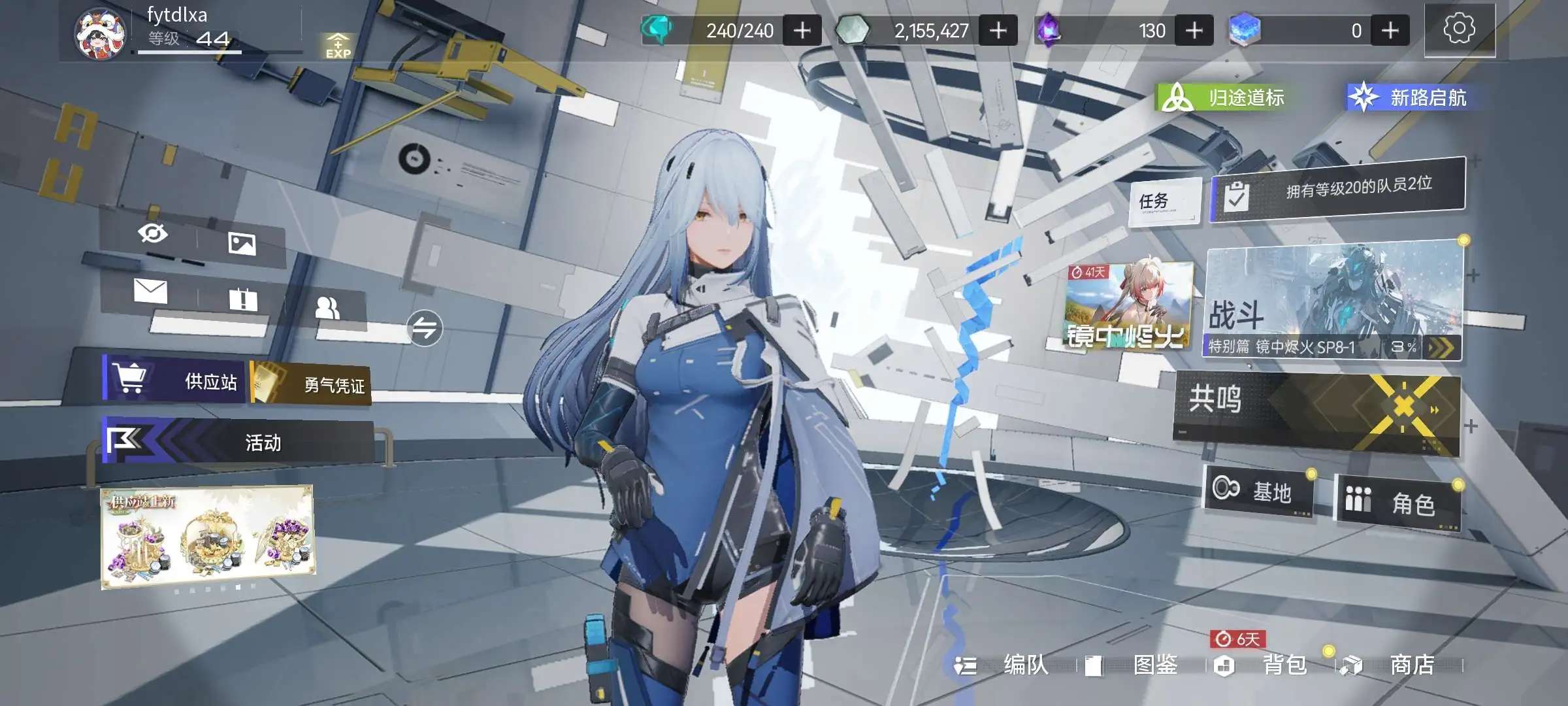Open the settings gear icon
The image size is (1568, 706).
(x=1459, y=29)
